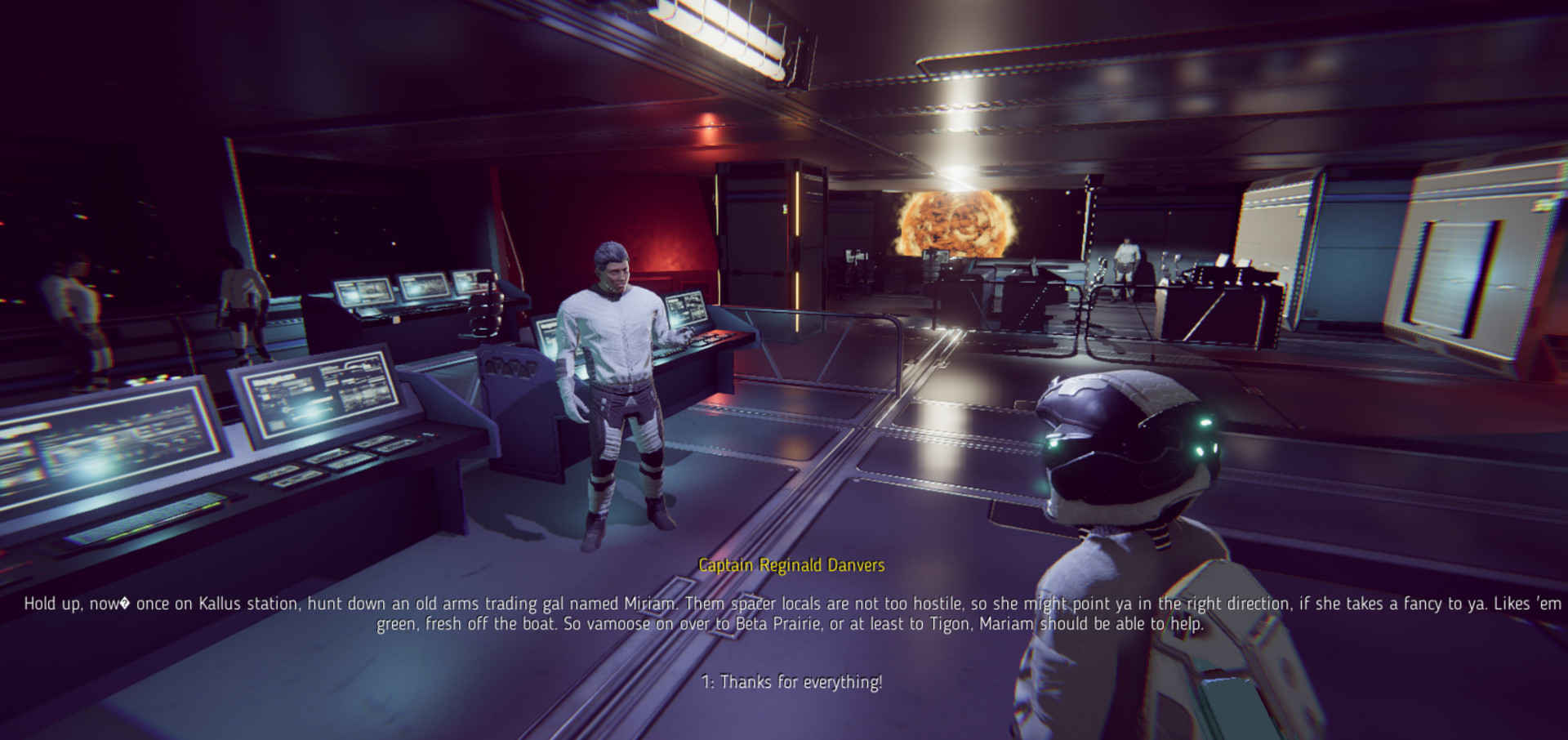Choose the "Thanks for everything!" reply
Image resolution: width=1568 pixels, height=740 pixels.
791,682
